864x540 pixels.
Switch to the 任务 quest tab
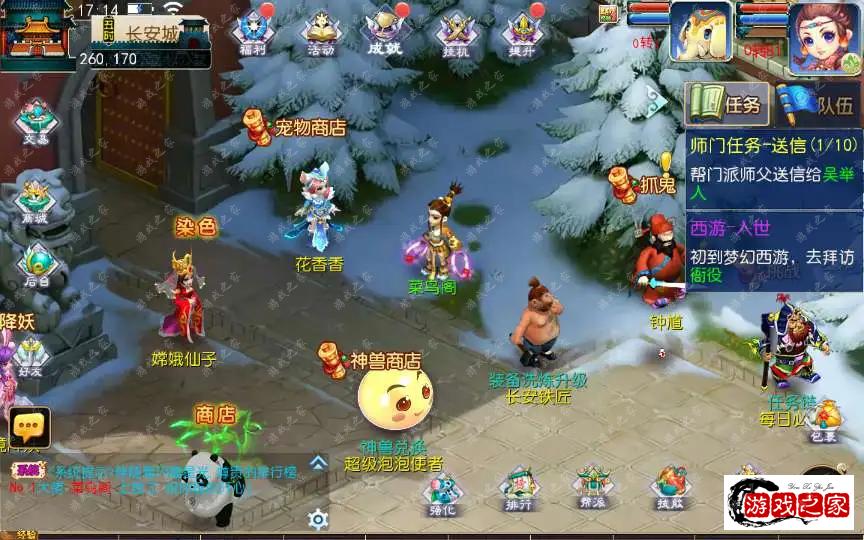click(x=727, y=103)
